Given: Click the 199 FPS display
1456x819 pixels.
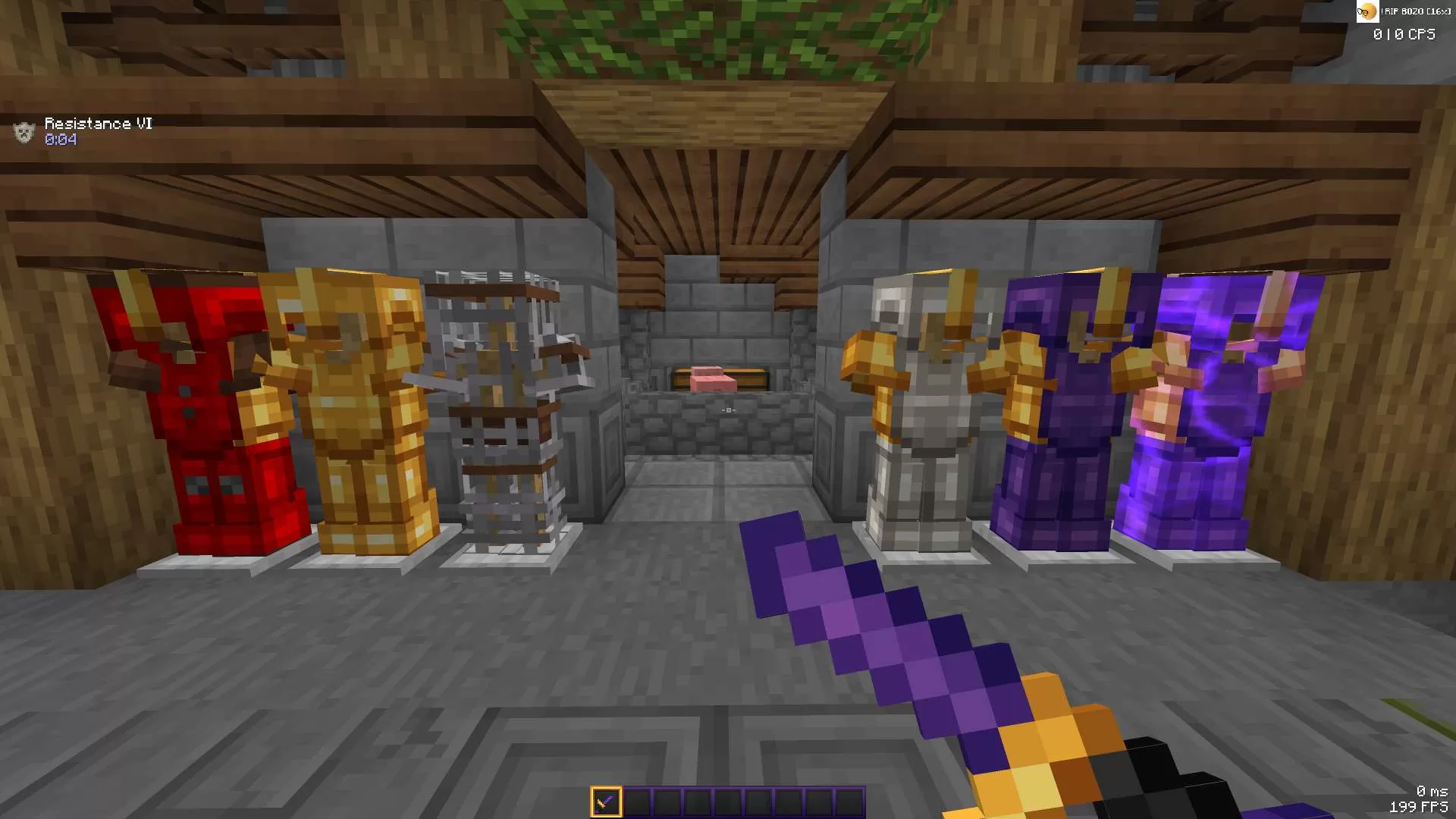Looking at the screenshot, I should (x=1421, y=806).
